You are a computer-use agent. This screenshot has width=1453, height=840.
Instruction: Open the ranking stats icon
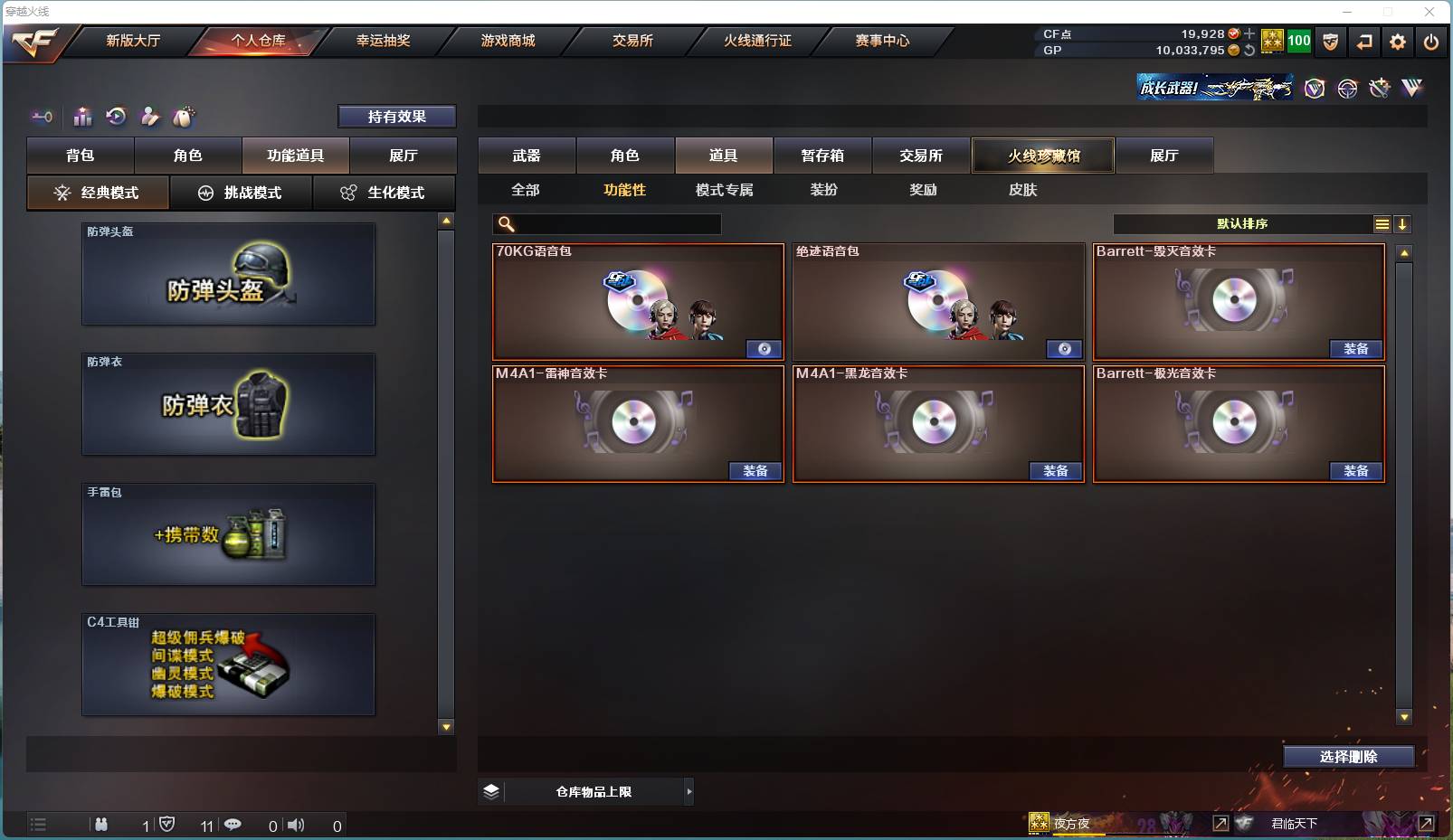point(82,117)
